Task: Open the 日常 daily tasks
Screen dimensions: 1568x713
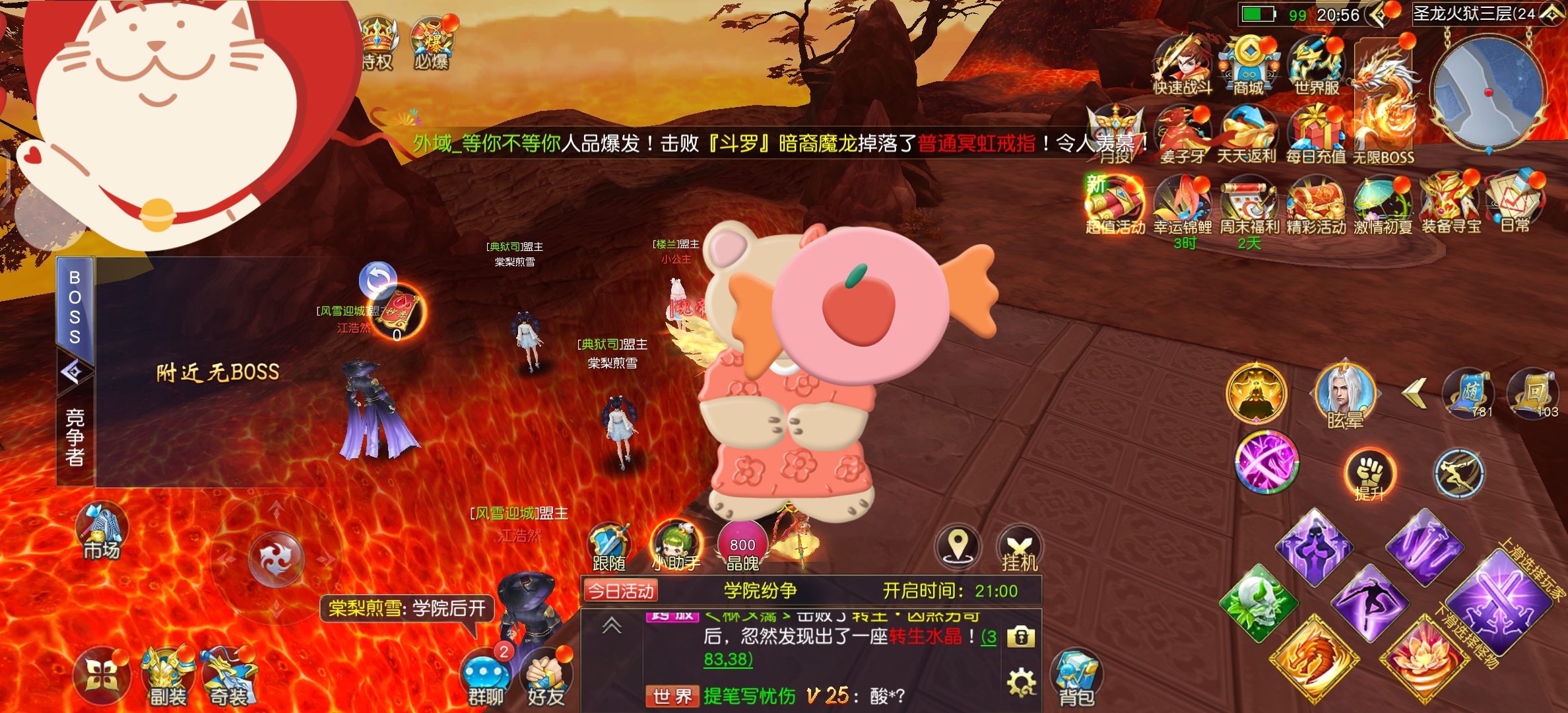Action: tap(1515, 201)
